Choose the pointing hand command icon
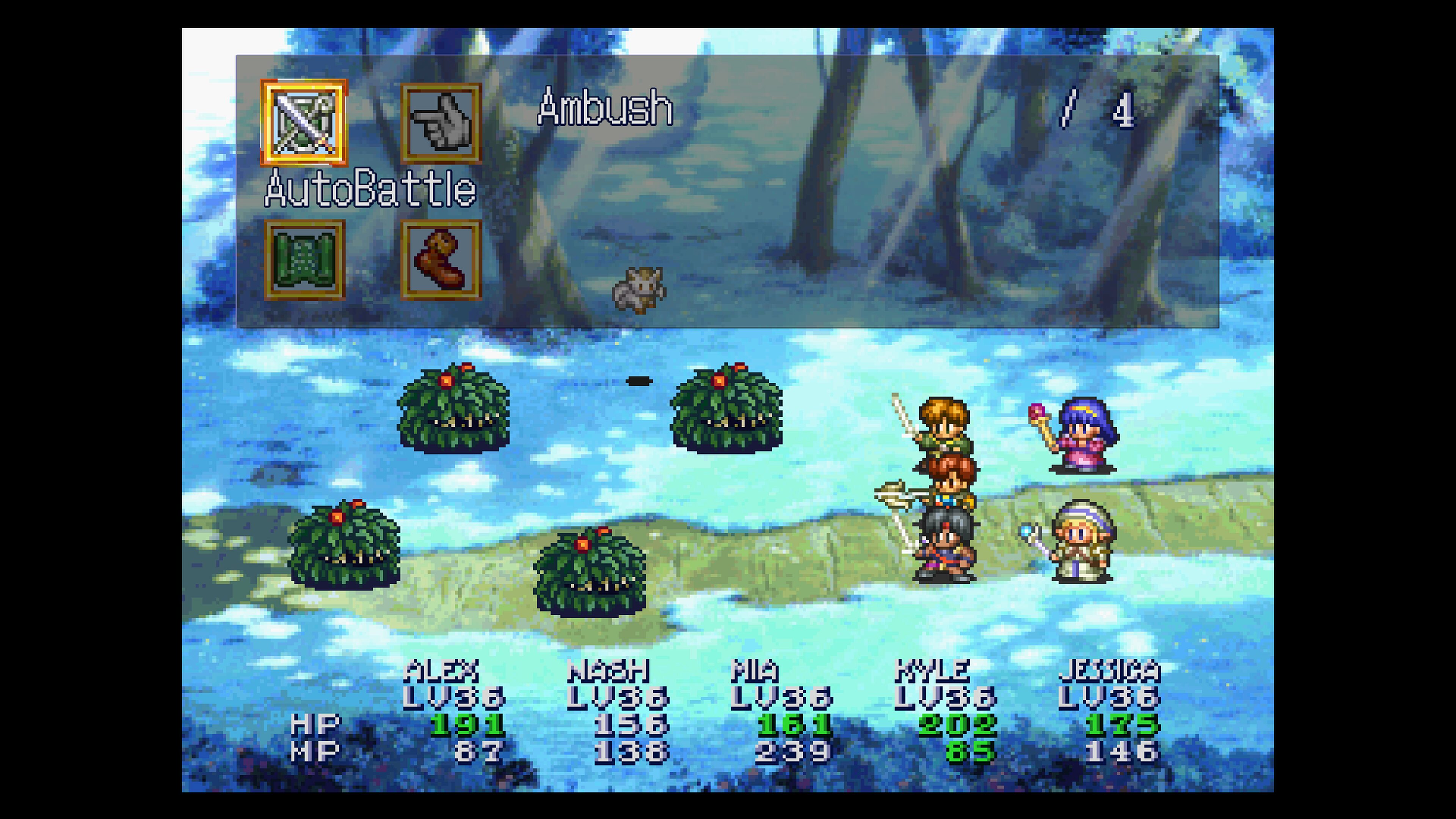 tap(441, 122)
